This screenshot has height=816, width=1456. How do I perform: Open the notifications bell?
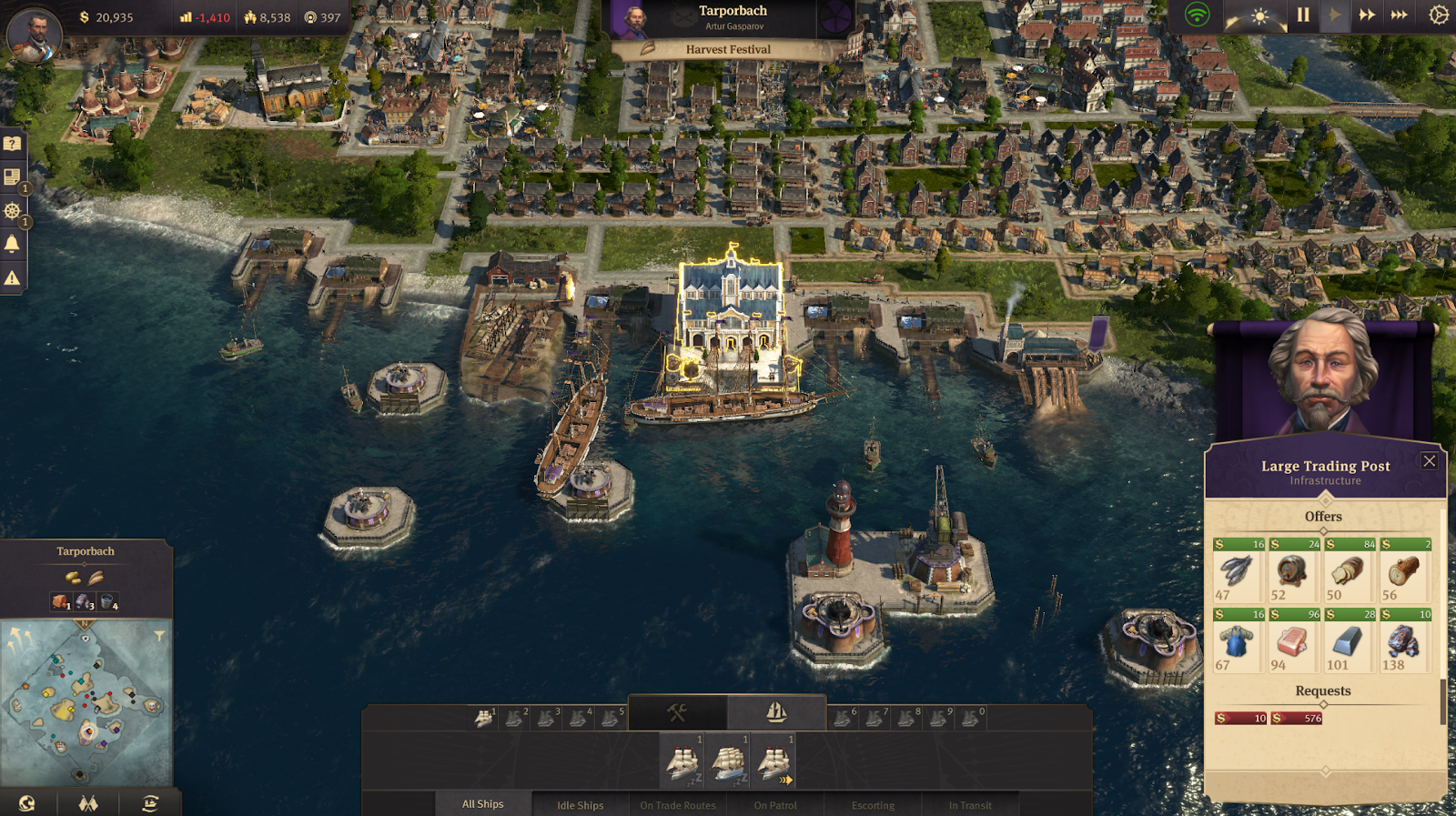coord(12,244)
